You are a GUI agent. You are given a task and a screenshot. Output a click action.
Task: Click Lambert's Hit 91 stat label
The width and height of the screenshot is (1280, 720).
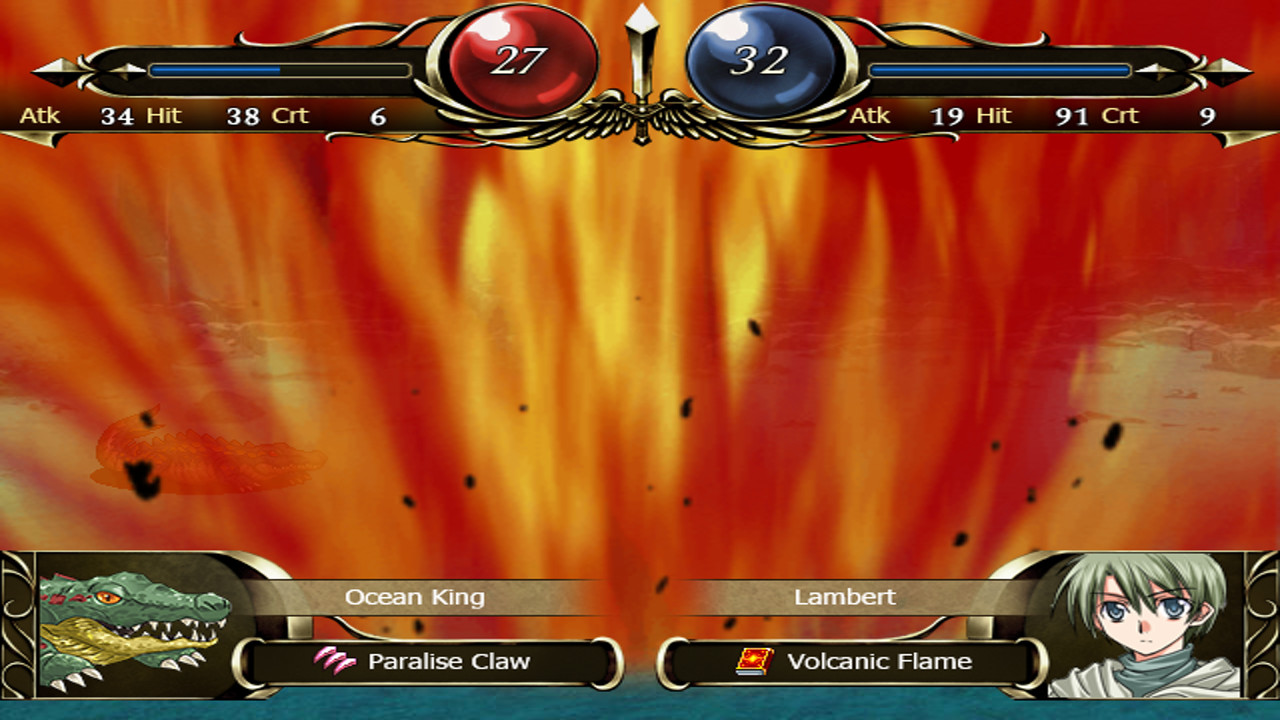(x=1029, y=115)
